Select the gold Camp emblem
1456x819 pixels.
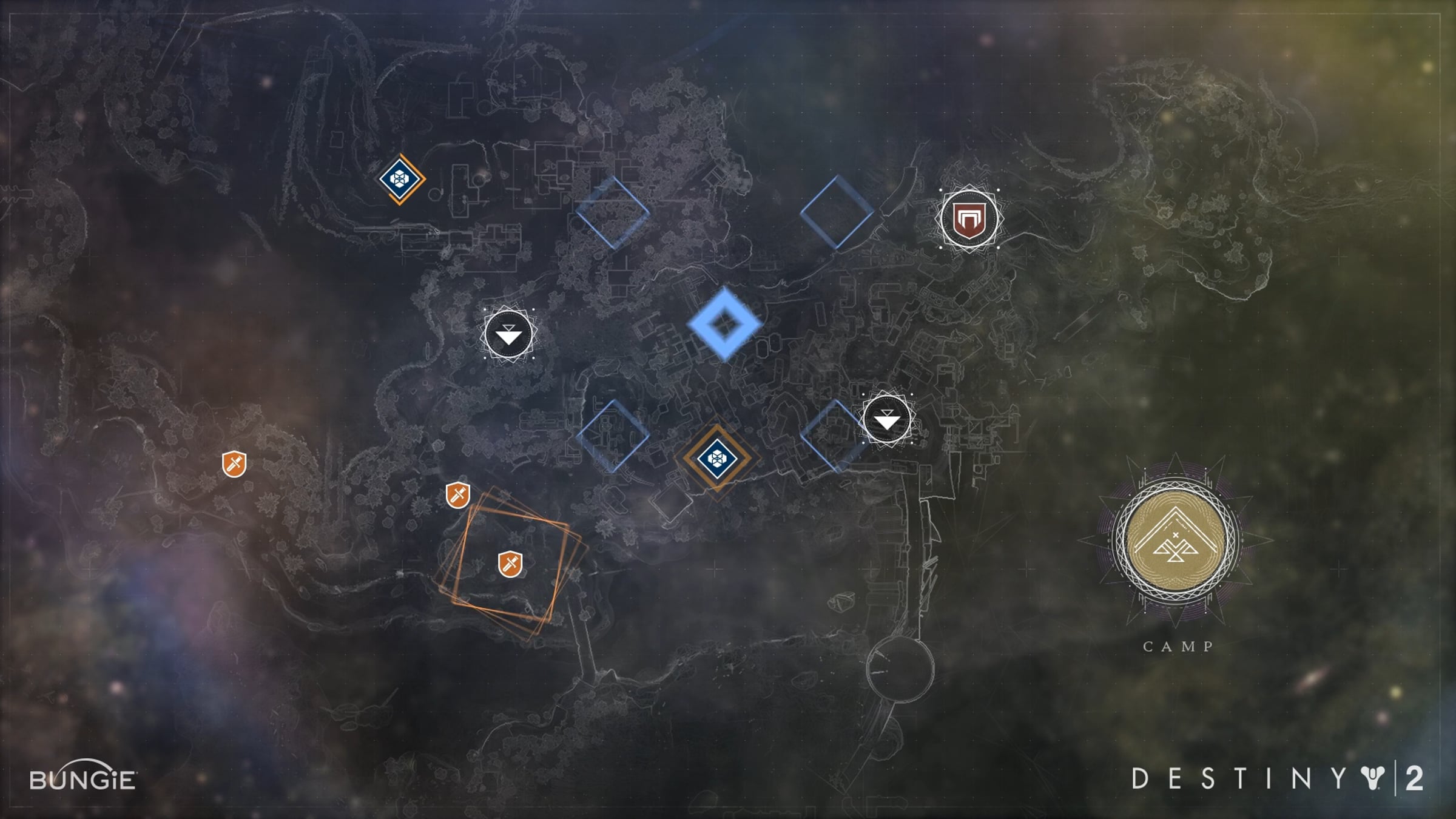[1176, 539]
